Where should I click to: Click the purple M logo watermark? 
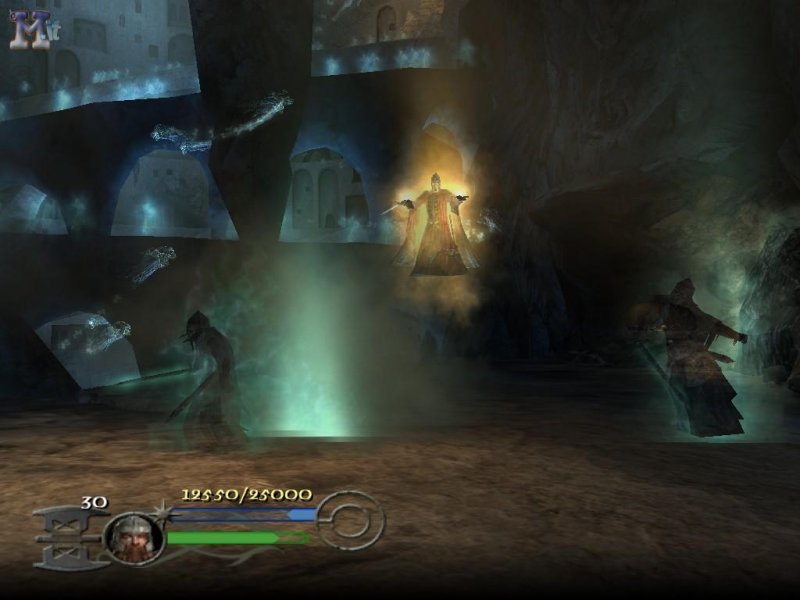point(30,30)
